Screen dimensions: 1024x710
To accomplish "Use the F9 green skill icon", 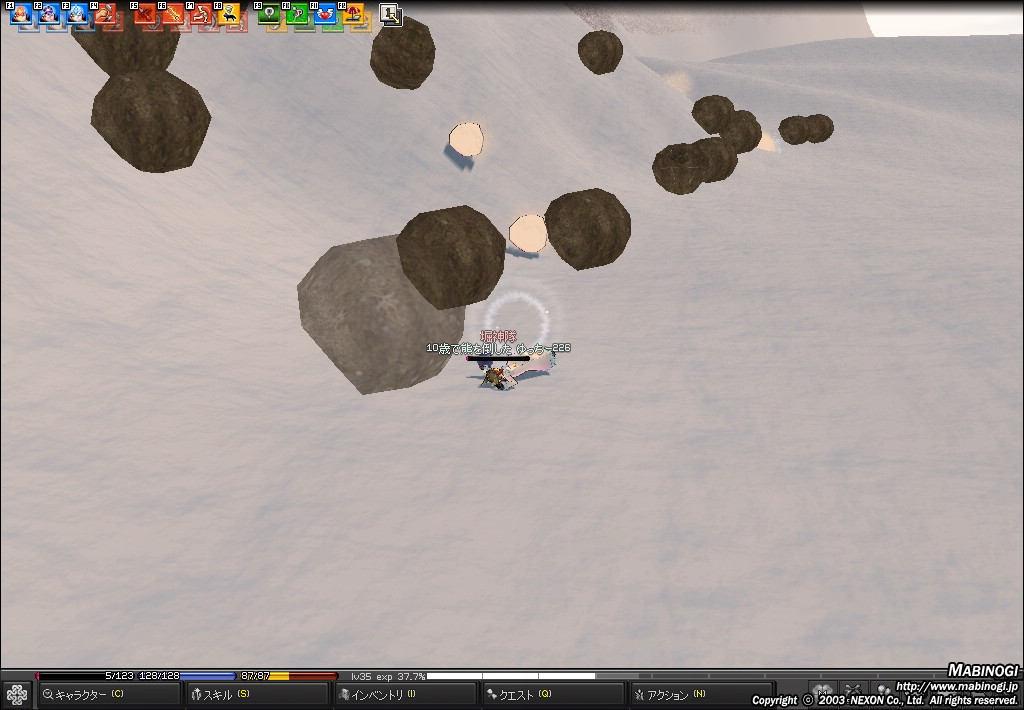I will [269, 14].
